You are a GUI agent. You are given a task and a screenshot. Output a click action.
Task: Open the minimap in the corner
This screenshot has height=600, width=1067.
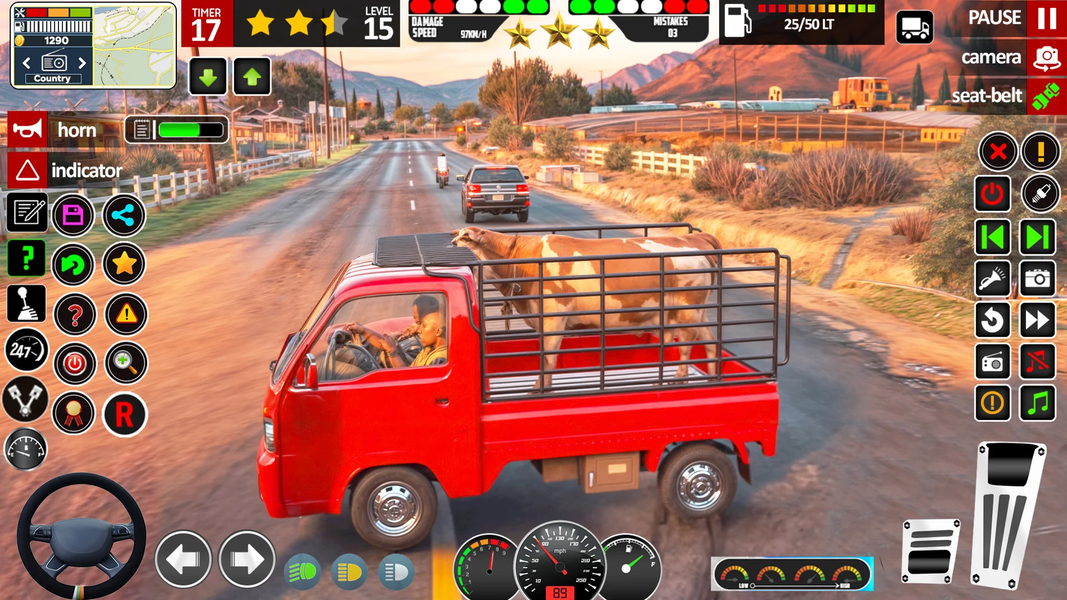[x=94, y=45]
